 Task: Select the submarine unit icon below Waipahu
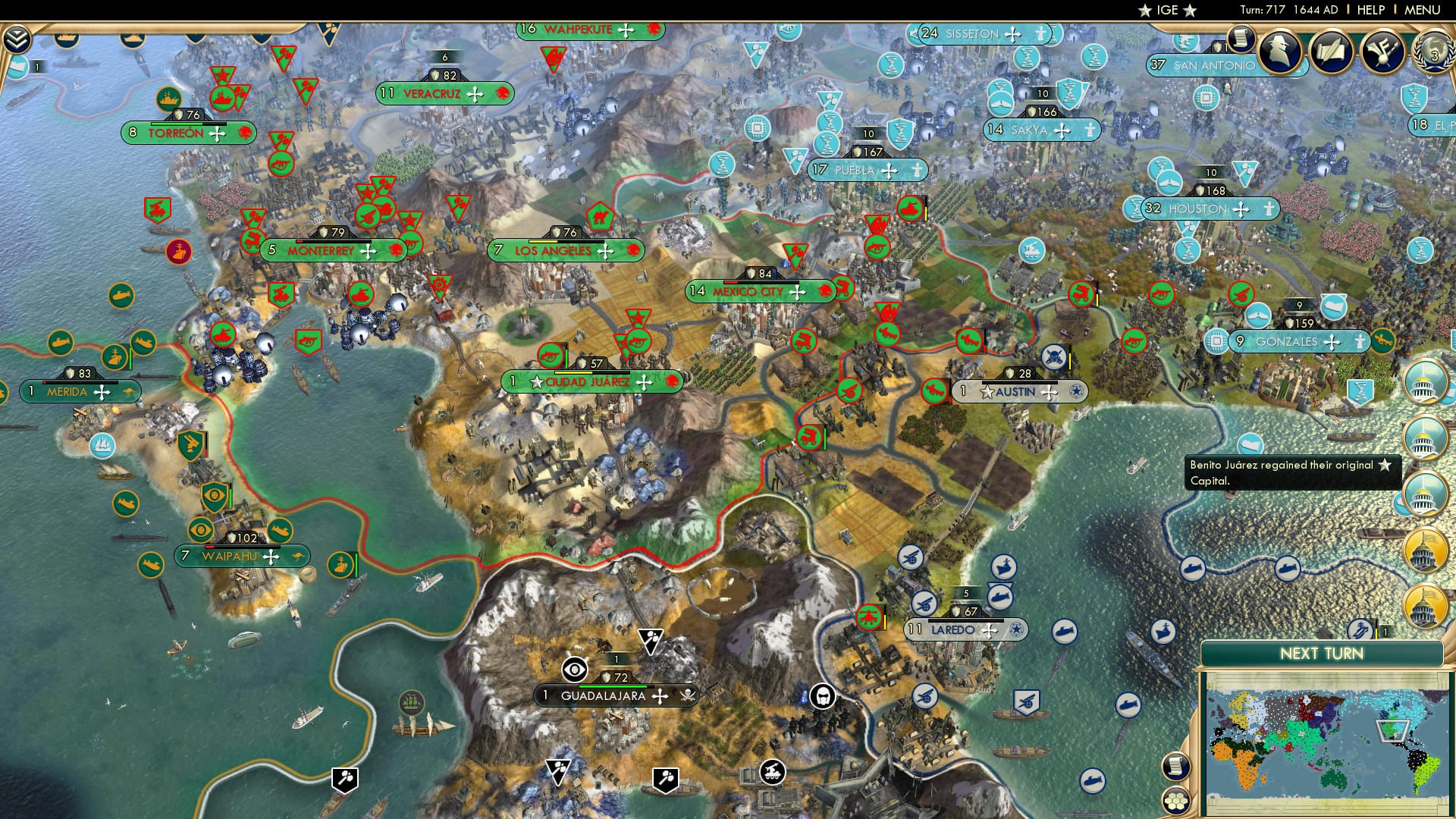(x=150, y=563)
